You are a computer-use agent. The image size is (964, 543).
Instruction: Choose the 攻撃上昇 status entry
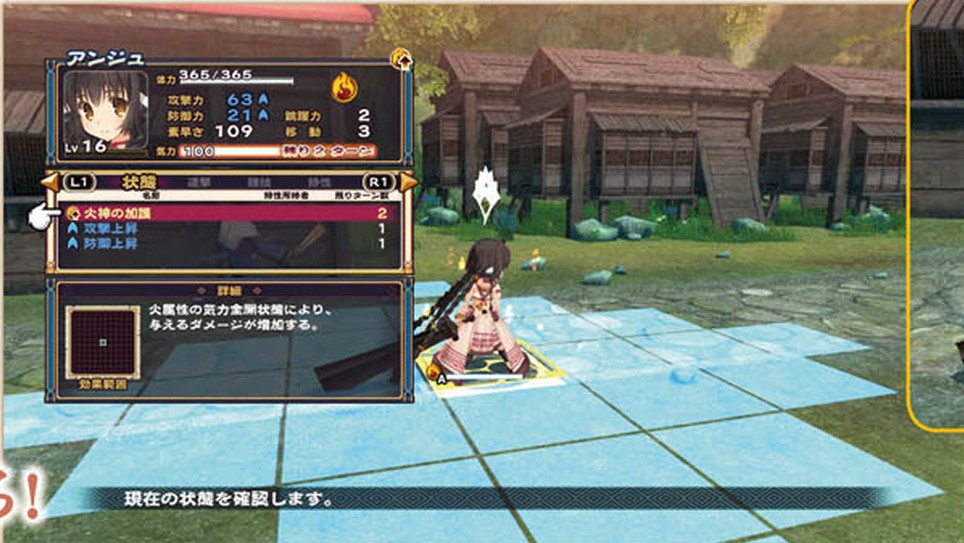coord(228,229)
